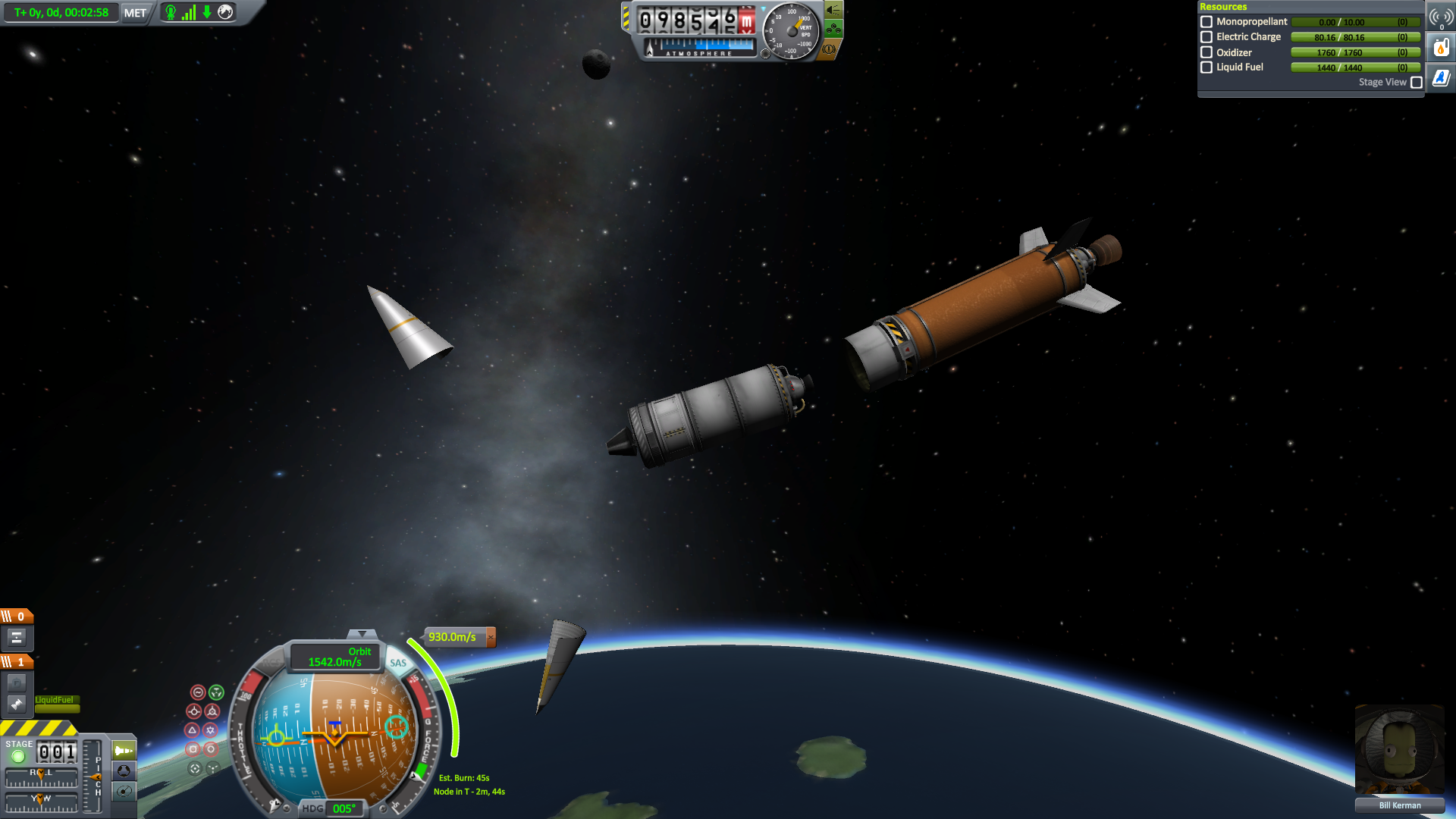The width and height of the screenshot is (1456, 819).
Task: Toggle SAS on the navball
Action: coord(398,663)
